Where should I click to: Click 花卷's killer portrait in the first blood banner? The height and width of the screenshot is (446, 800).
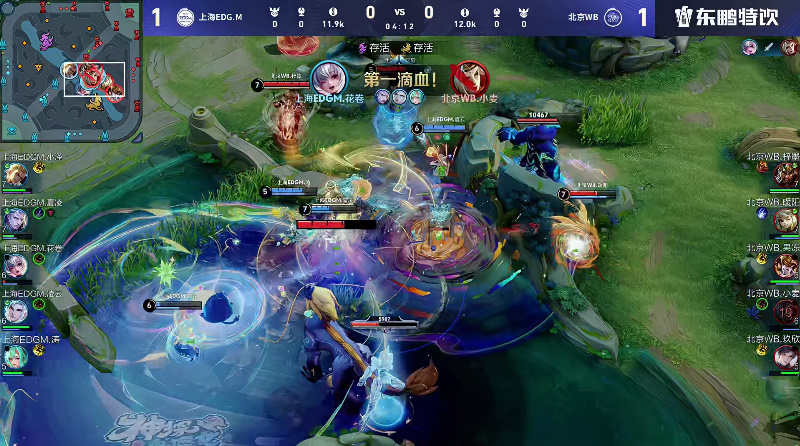tap(327, 77)
